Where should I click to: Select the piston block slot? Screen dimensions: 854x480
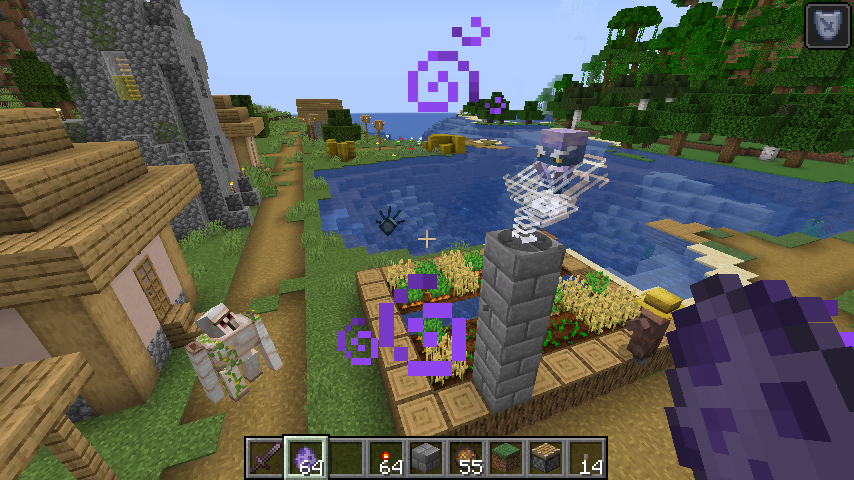tap(546, 458)
